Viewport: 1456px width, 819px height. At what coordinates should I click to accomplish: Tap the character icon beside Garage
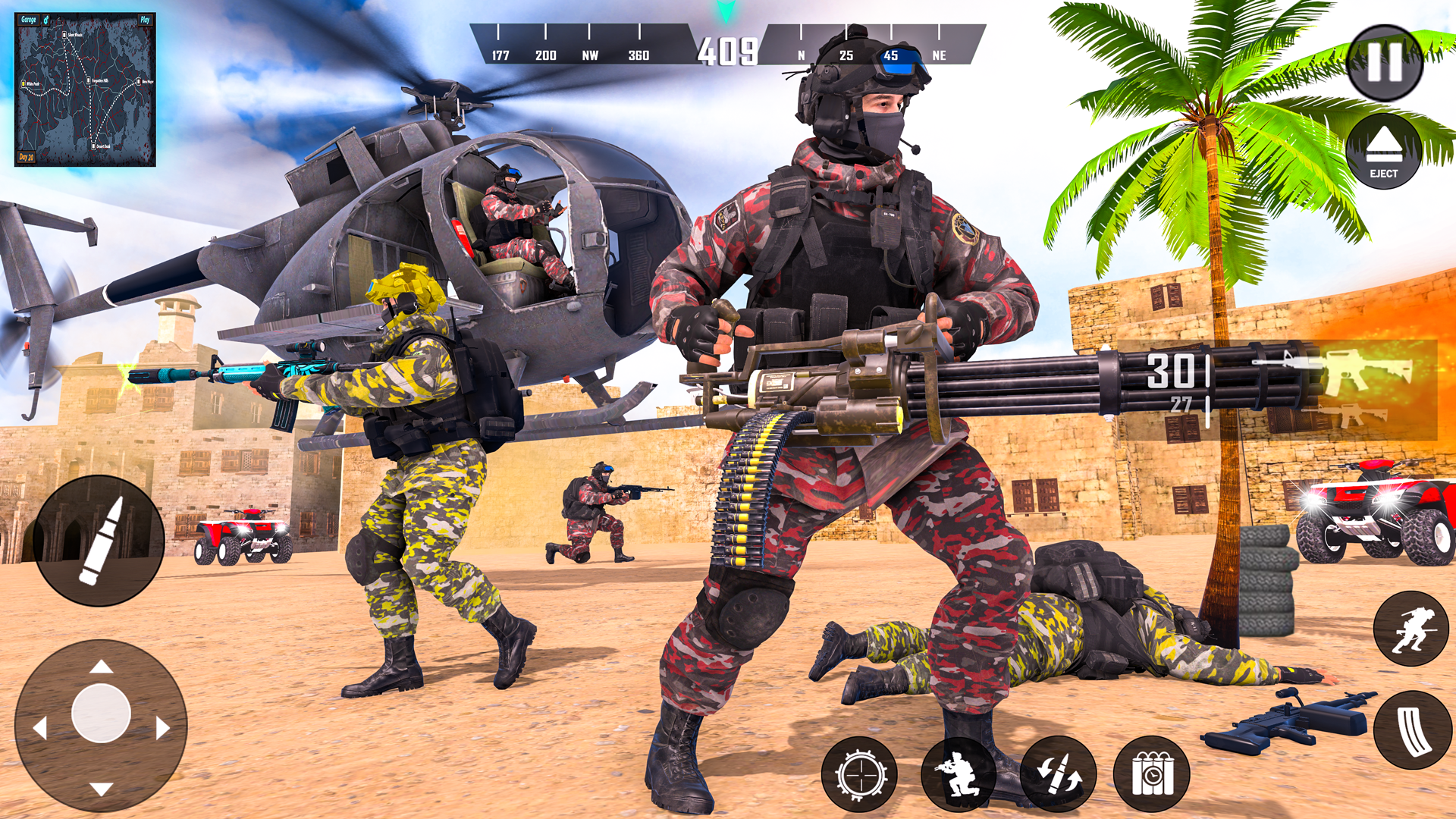[46, 20]
